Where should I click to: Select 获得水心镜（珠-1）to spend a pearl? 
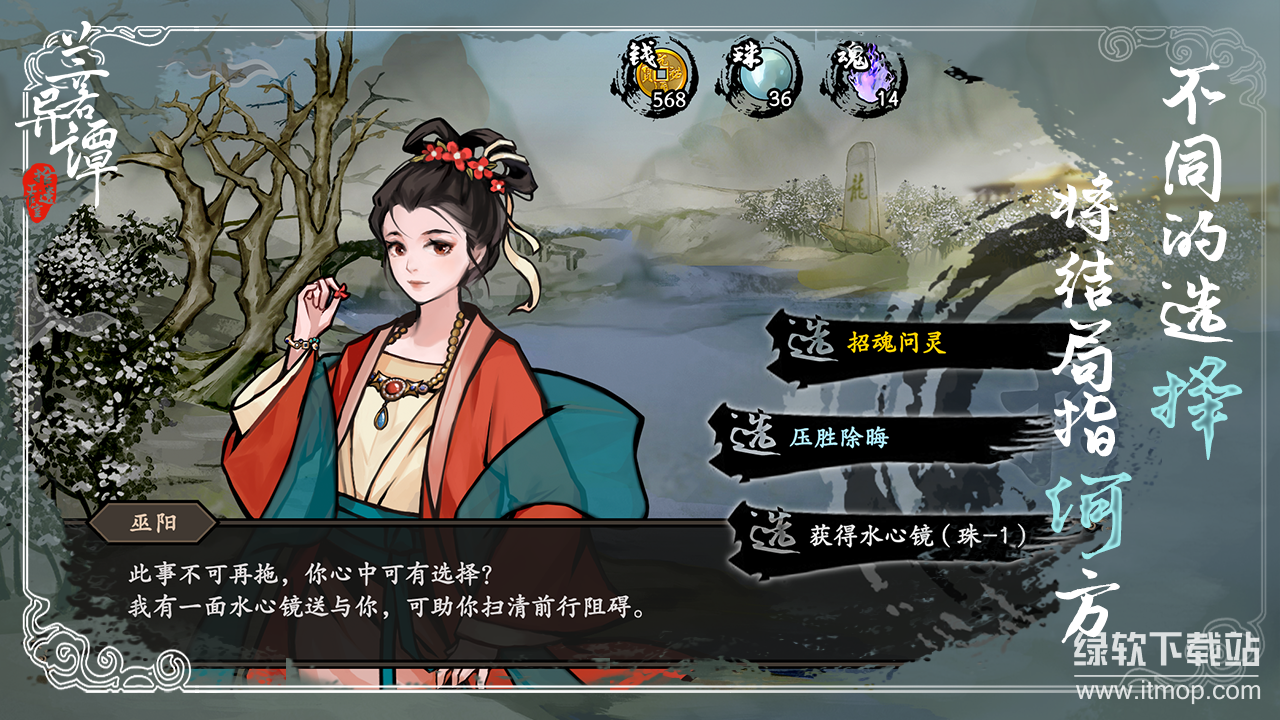pyautogui.click(x=920, y=533)
